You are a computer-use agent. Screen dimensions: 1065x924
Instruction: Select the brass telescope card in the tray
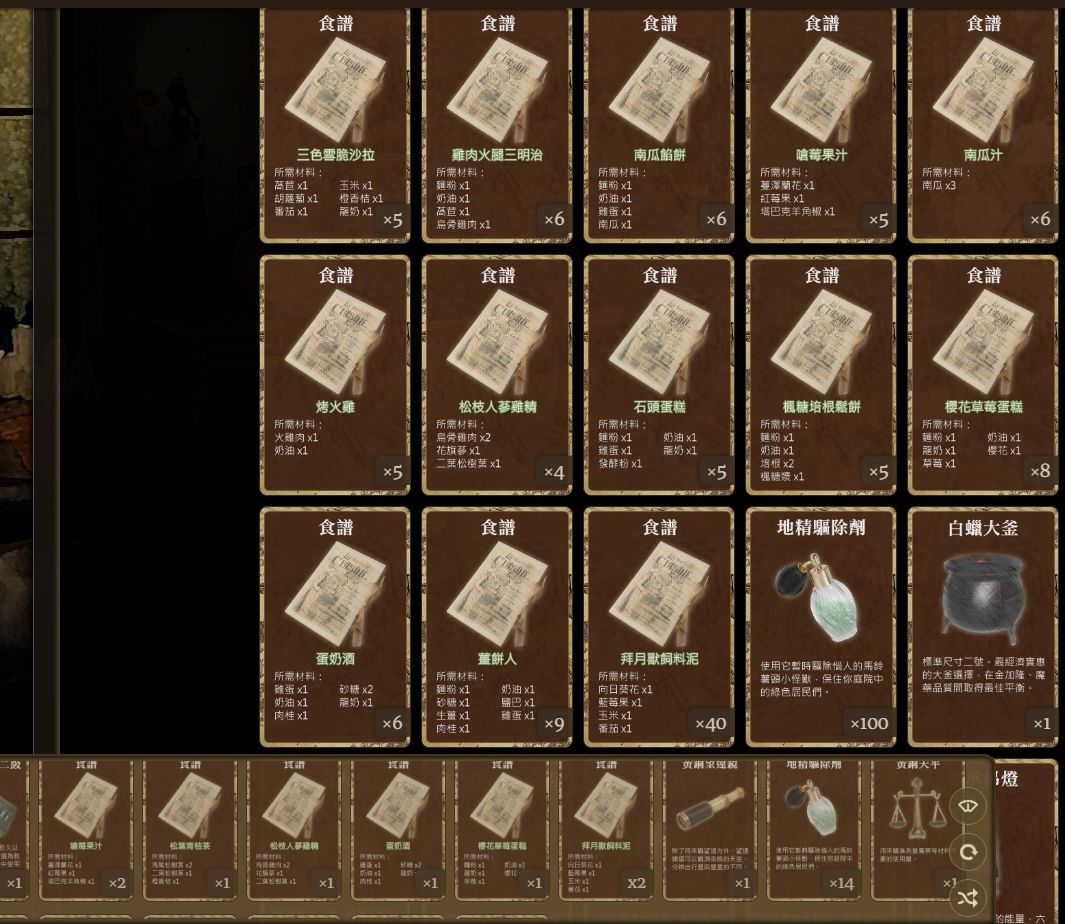point(711,828)
